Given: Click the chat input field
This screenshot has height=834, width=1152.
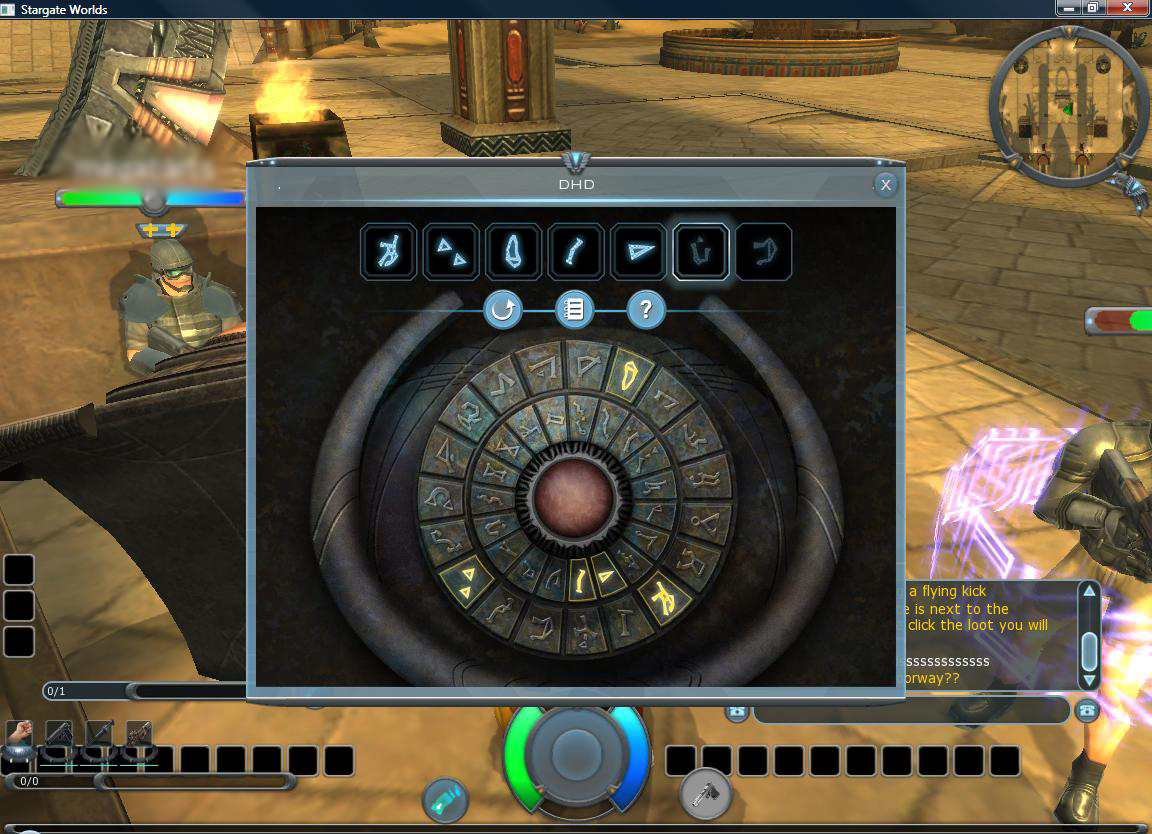Looking at the screenshot, I should point(910,710).
